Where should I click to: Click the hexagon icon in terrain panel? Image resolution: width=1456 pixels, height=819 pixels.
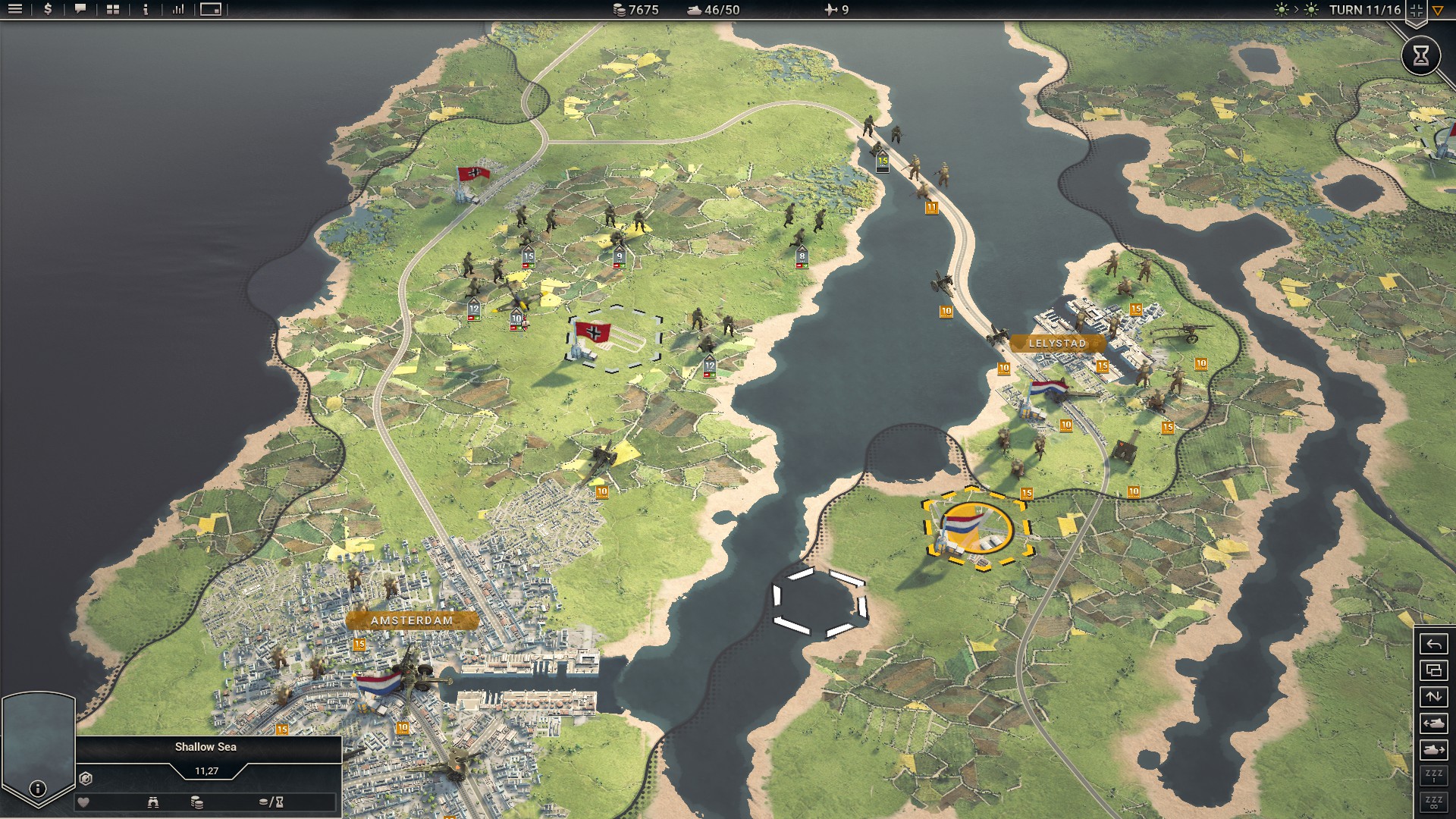click(x=86, y=779)
